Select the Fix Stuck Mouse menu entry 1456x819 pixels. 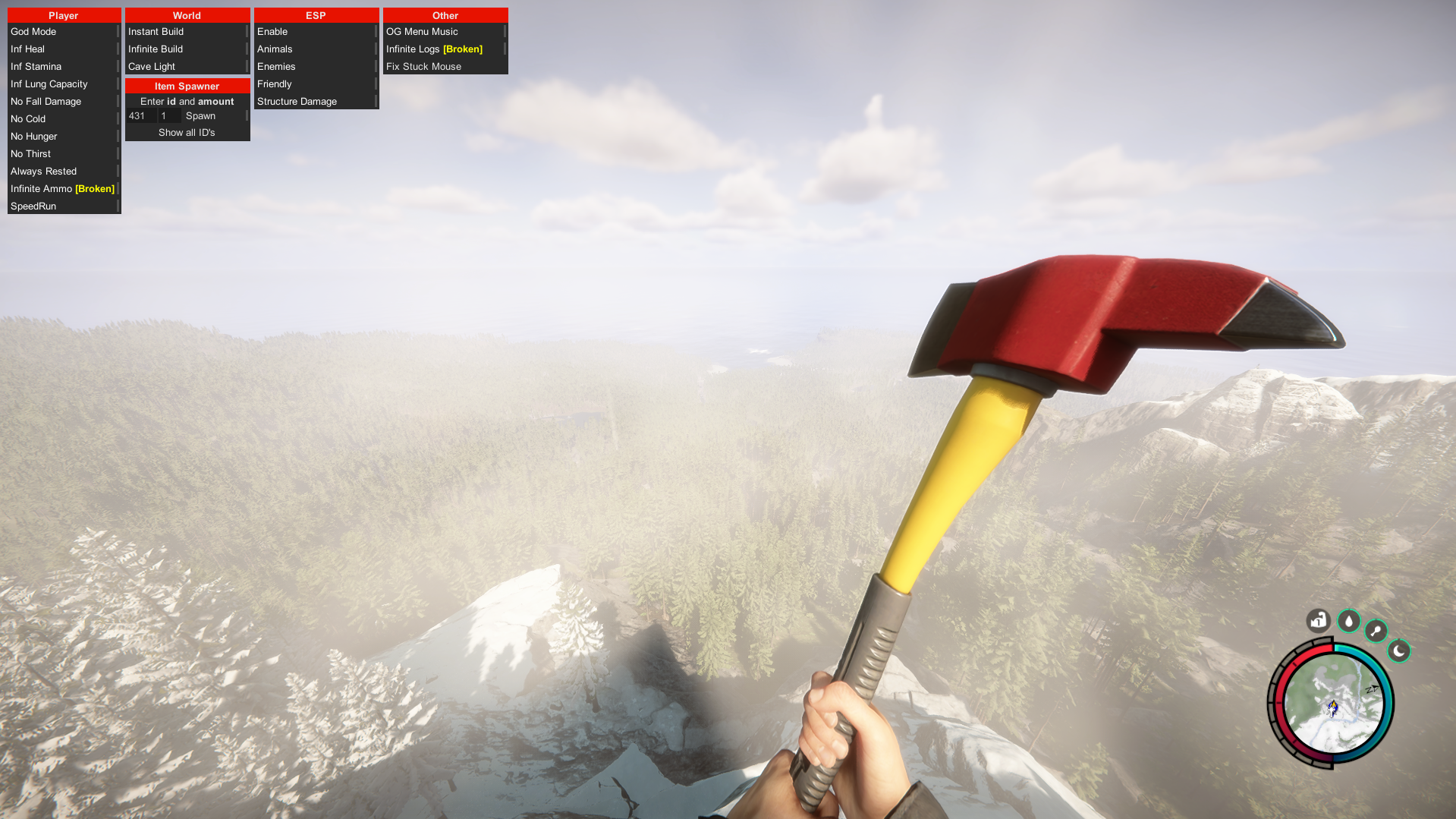pos(423,66)
